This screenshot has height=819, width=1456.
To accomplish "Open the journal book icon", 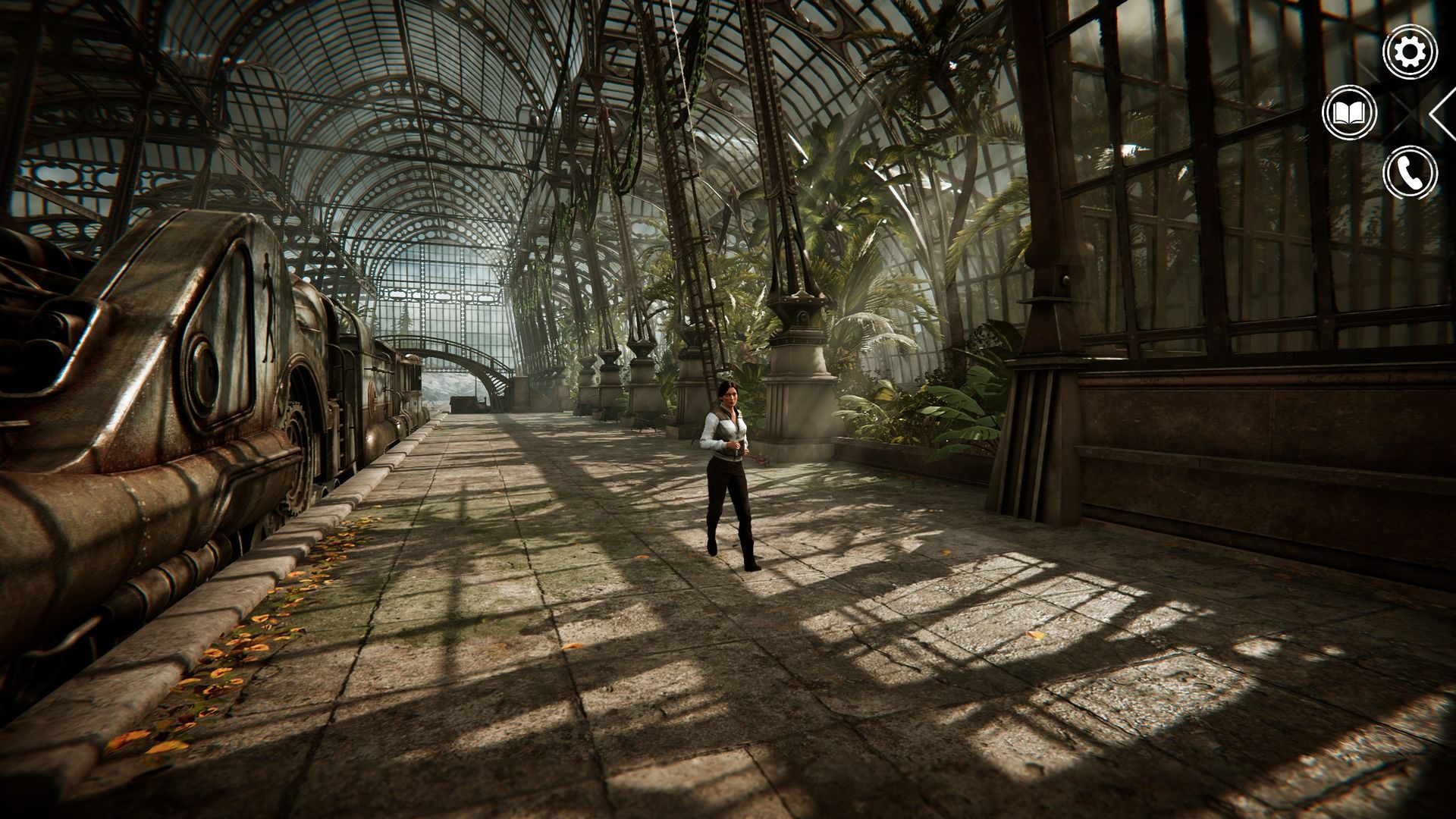I will coord(1349,114).
